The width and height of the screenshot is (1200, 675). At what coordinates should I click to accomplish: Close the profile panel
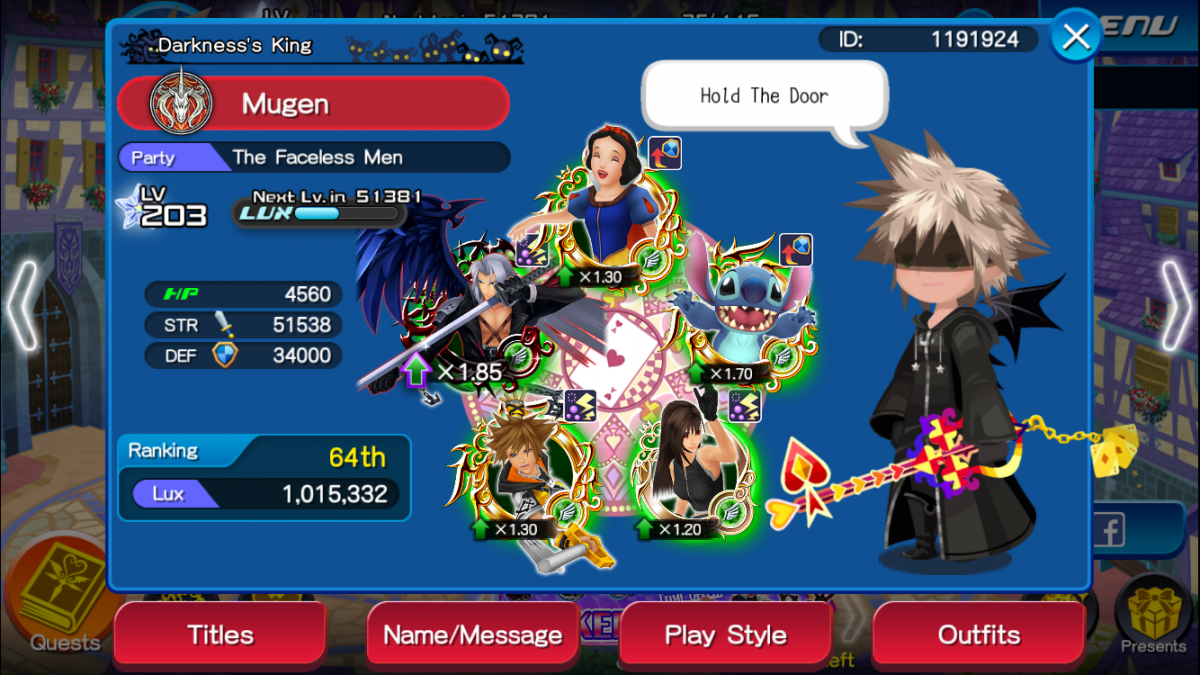(x=1076, y=37)
